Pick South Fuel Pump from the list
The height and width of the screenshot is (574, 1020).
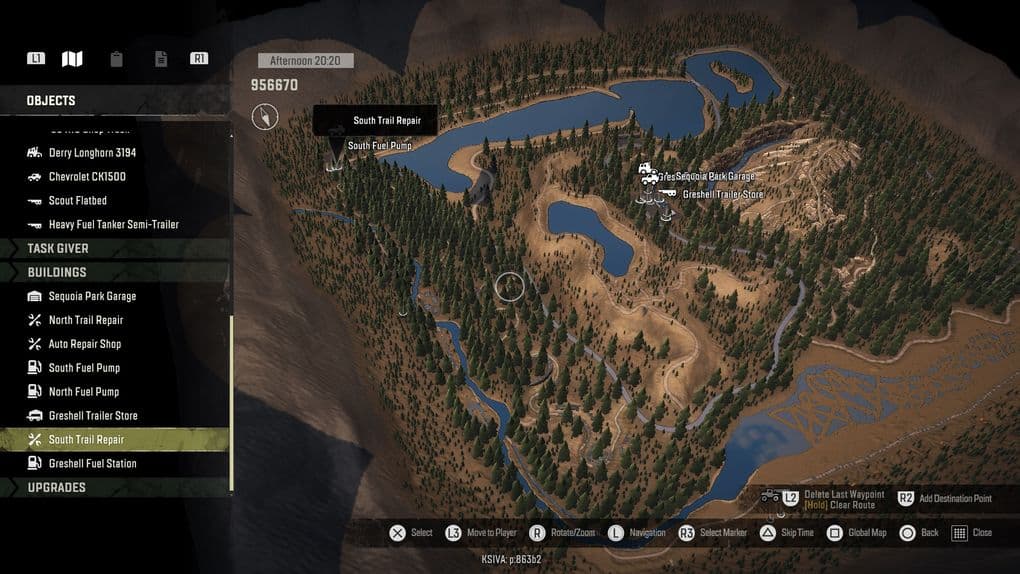pos(84,368)
